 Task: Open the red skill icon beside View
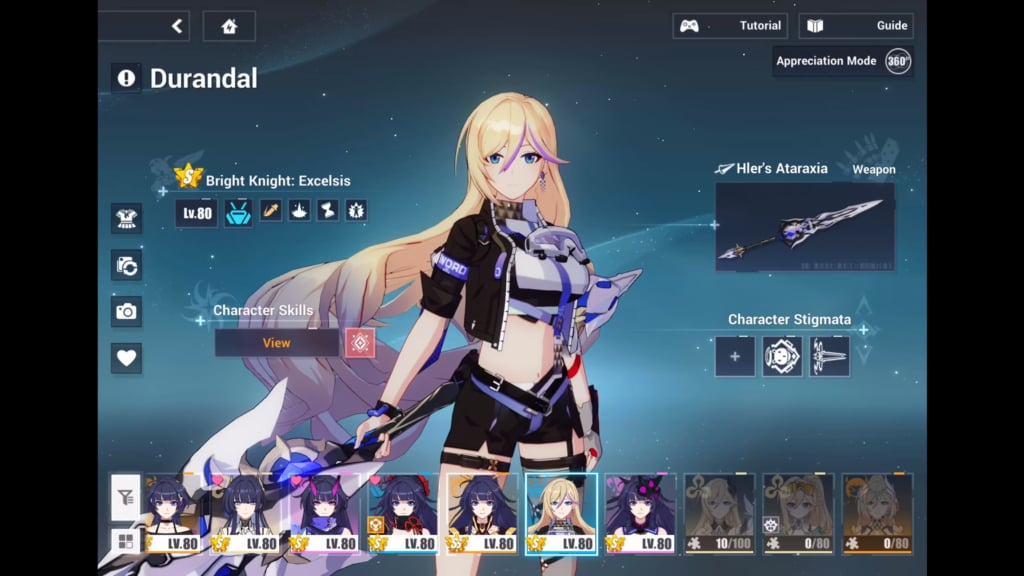pyautogui.click(x=360, y=343)
